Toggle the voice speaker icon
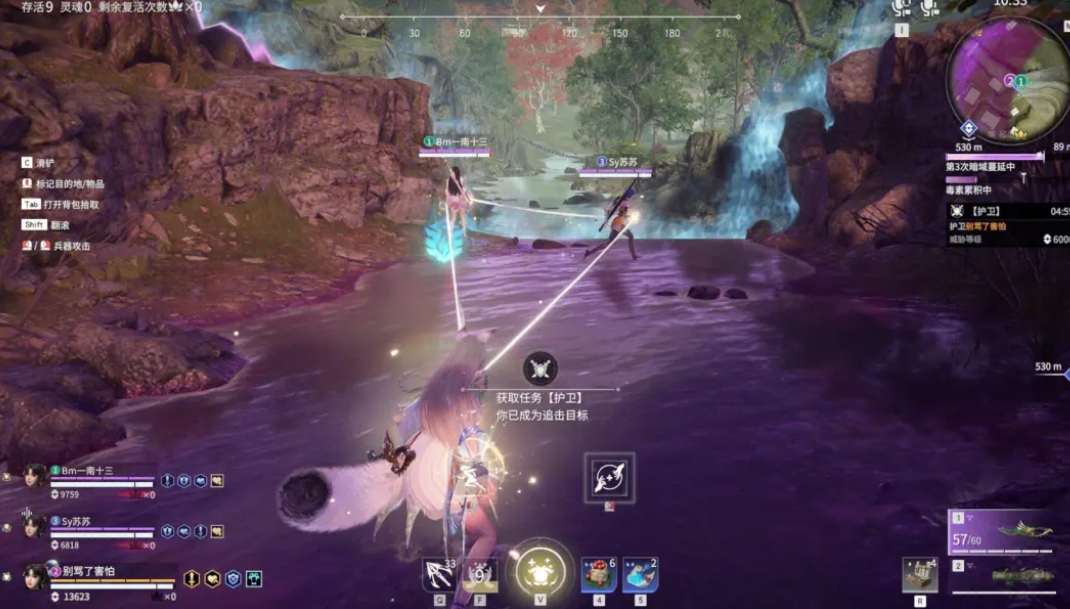 point(901,8)
